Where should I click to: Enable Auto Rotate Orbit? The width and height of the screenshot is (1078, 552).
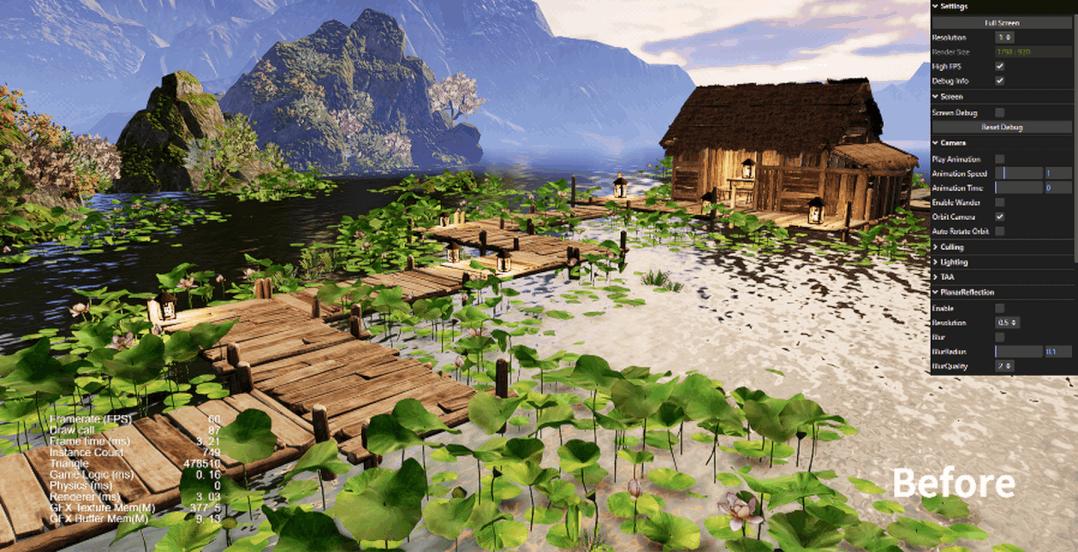1000,231
